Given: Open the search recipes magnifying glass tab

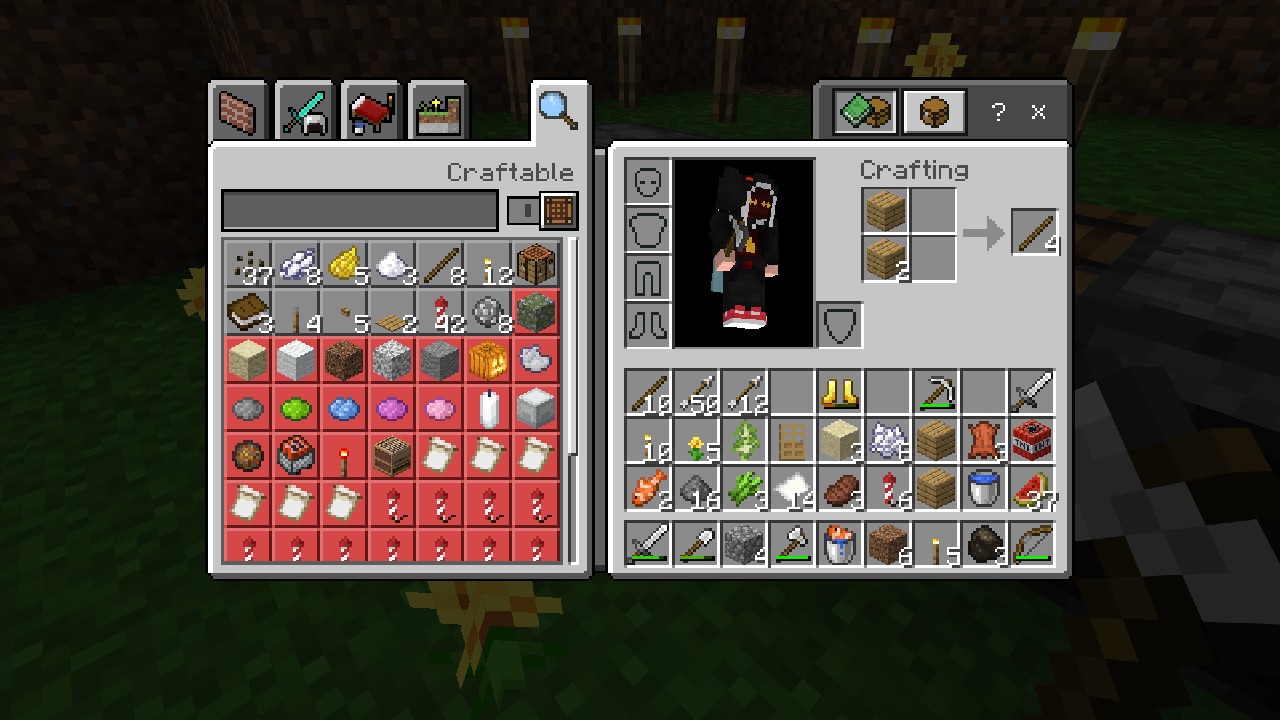Looking at the screenshot, I should click(557, 108).
